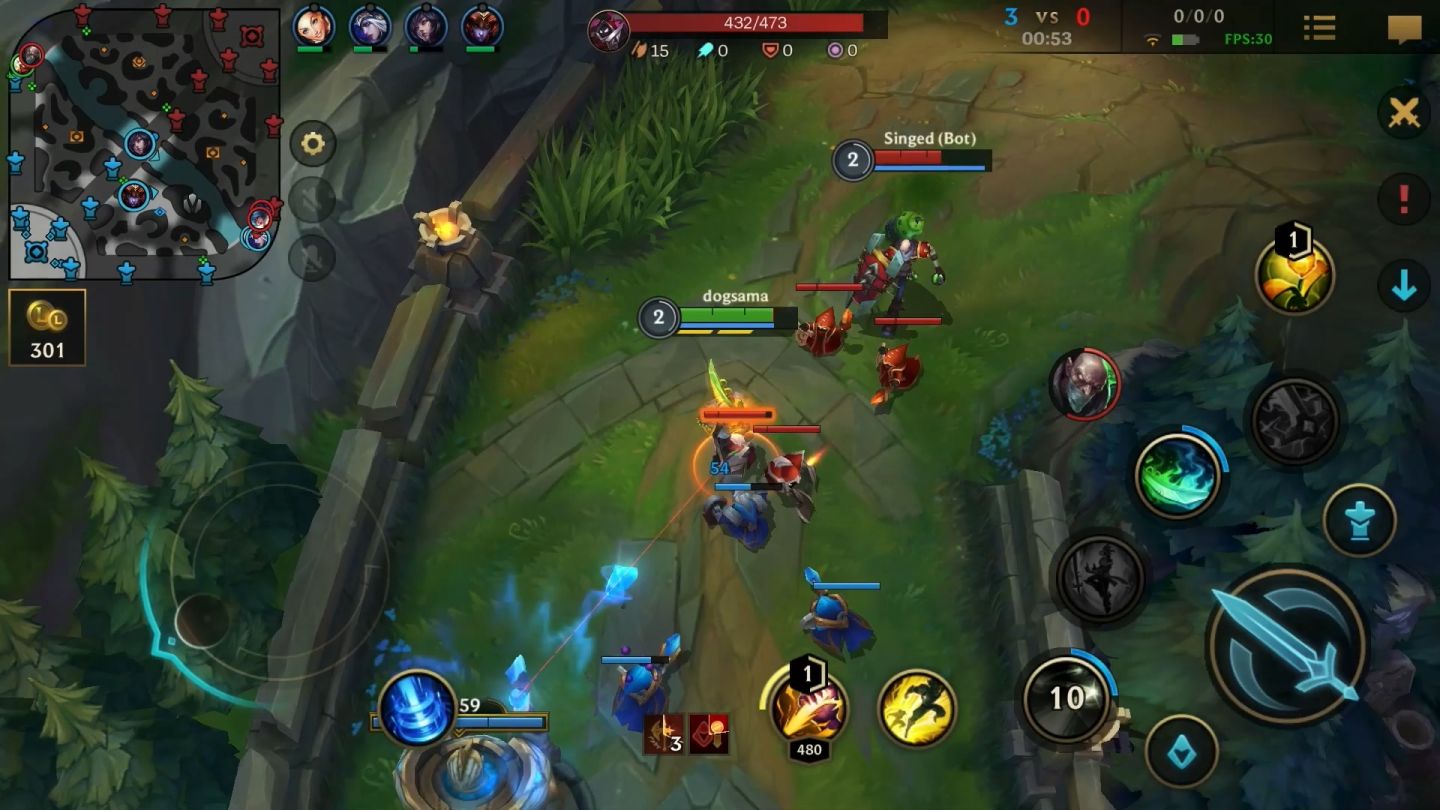The image size is (1440, 810).
Task: Cast the yellow Flash summoner spell
Action: pyautogui.click(x=917, y=708)
